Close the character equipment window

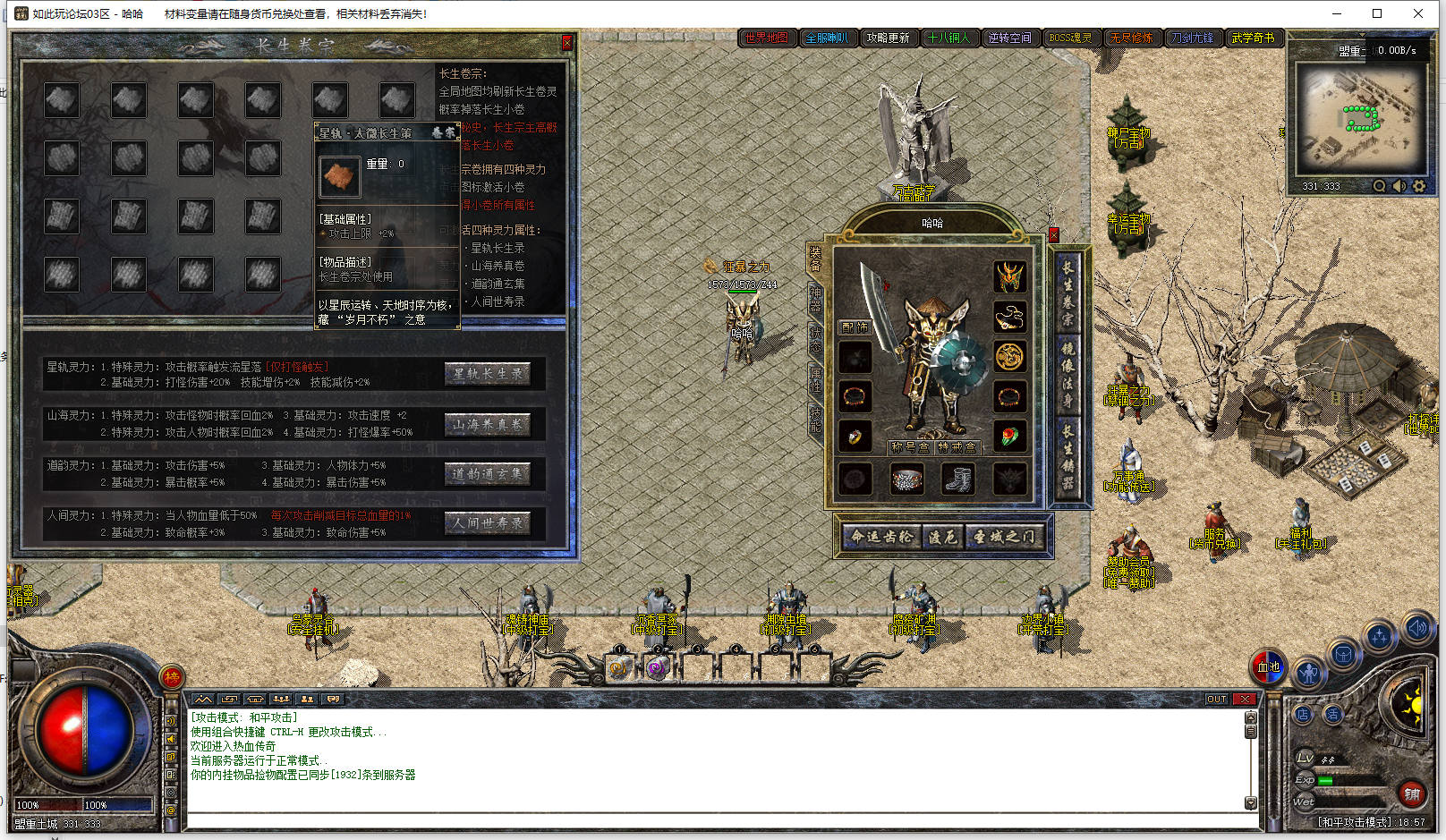[1053, 235]
